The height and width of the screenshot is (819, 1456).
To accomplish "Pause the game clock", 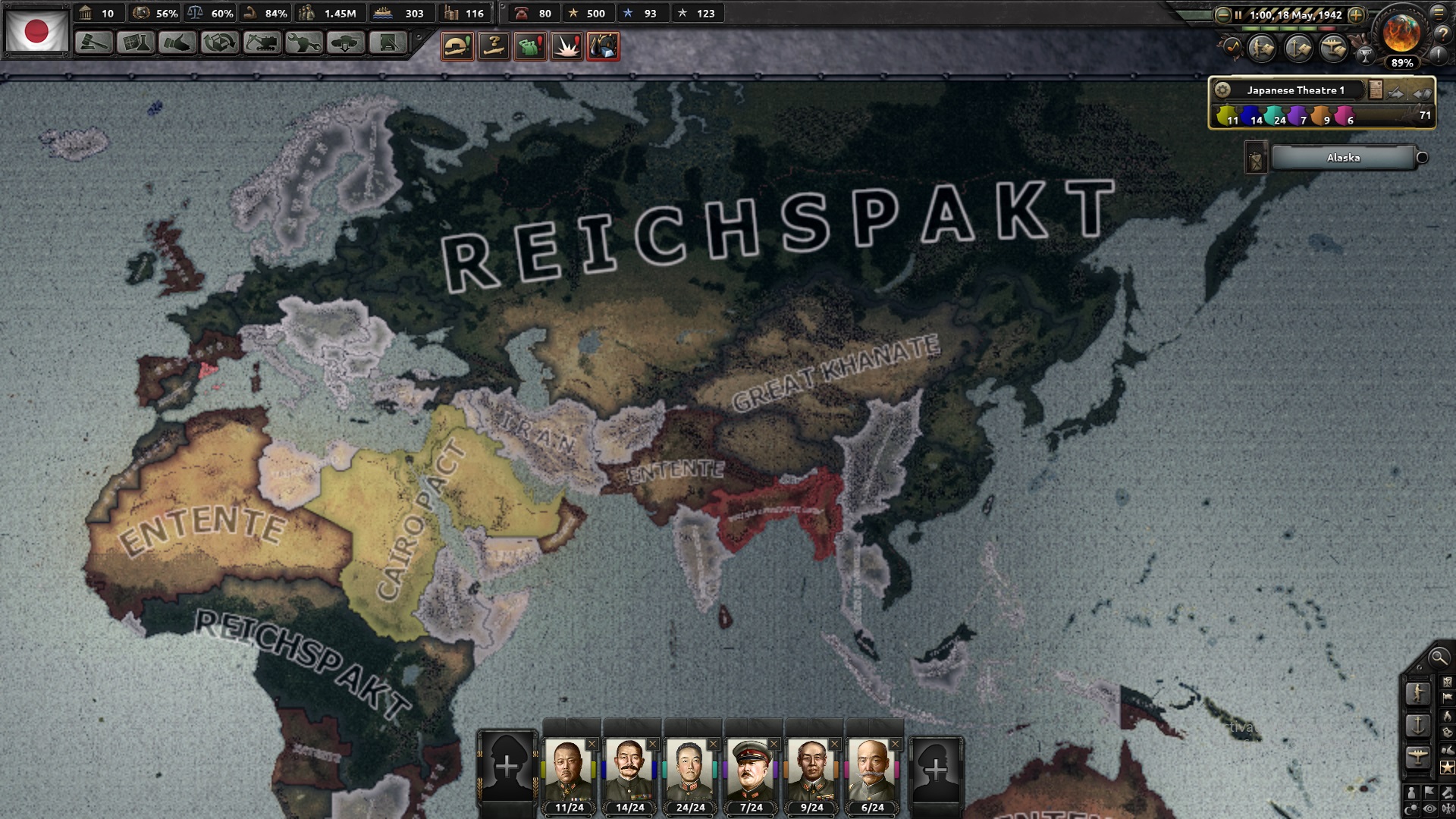I will (1238, 15).
